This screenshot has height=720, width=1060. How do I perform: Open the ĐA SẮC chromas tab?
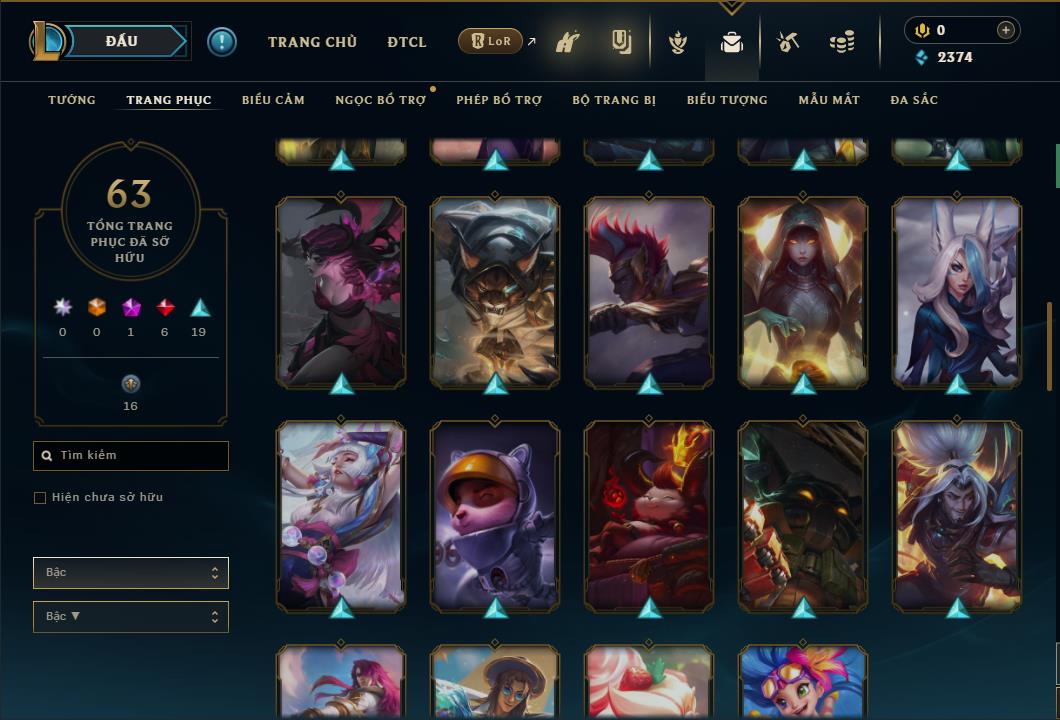pyautogui.click(x=914, y=100)
